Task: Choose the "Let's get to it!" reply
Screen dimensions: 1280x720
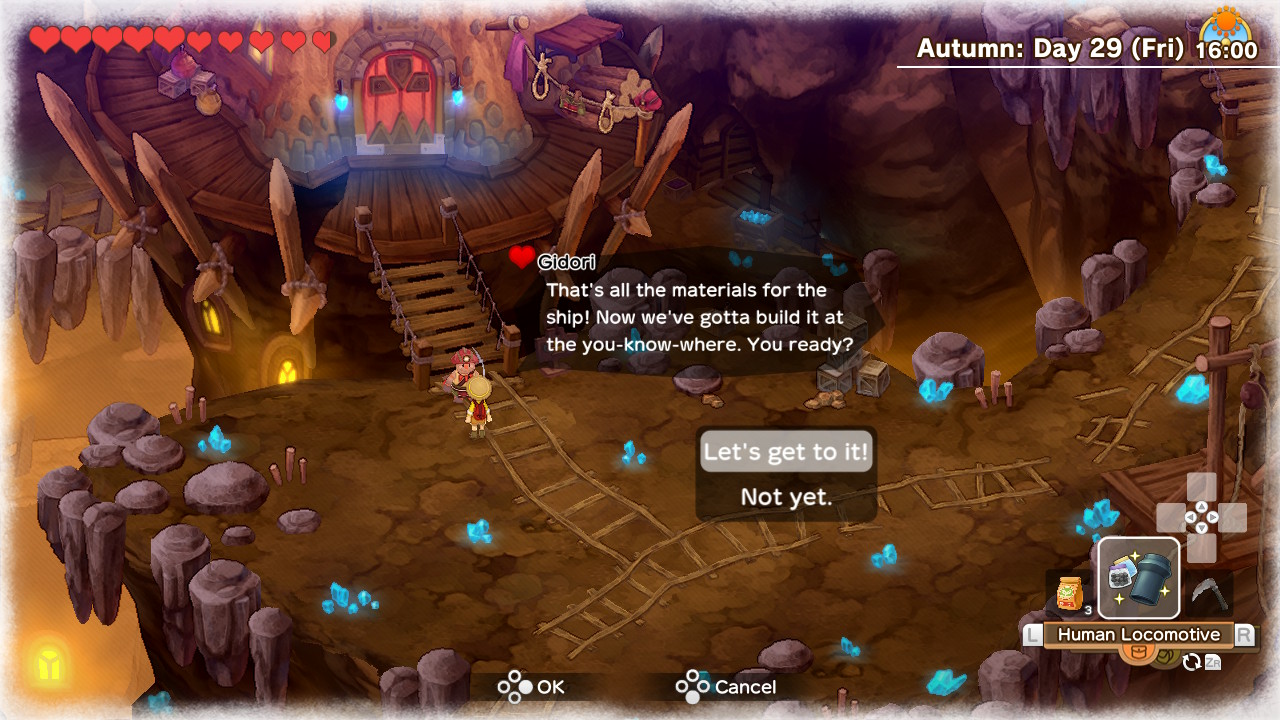Action: coord(786,452)
